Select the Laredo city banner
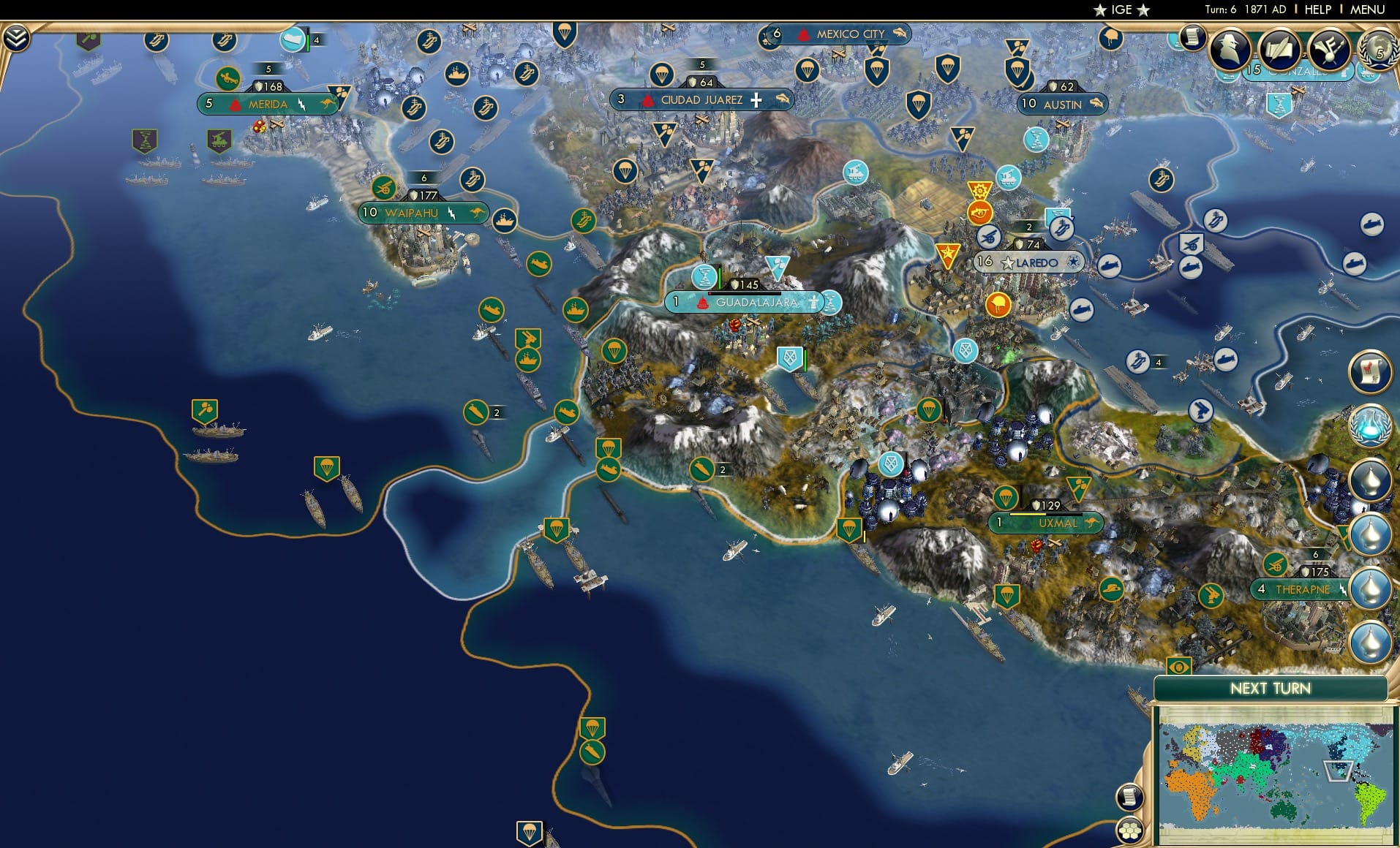1400x848 pixels. pos(1029,262)
